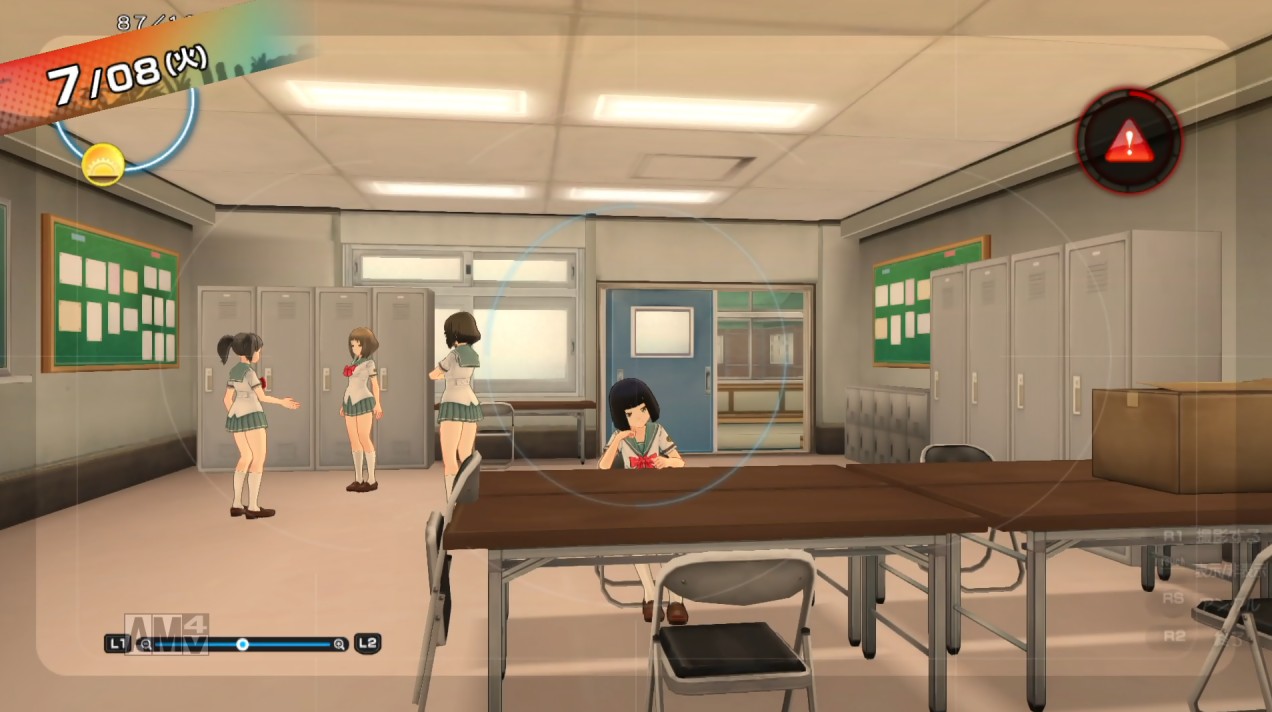This screenshot has height=712, width=1272.
Task: Zoom out with the minus magnifier icon
Action: pyautogui.click(x=146, y=644)
